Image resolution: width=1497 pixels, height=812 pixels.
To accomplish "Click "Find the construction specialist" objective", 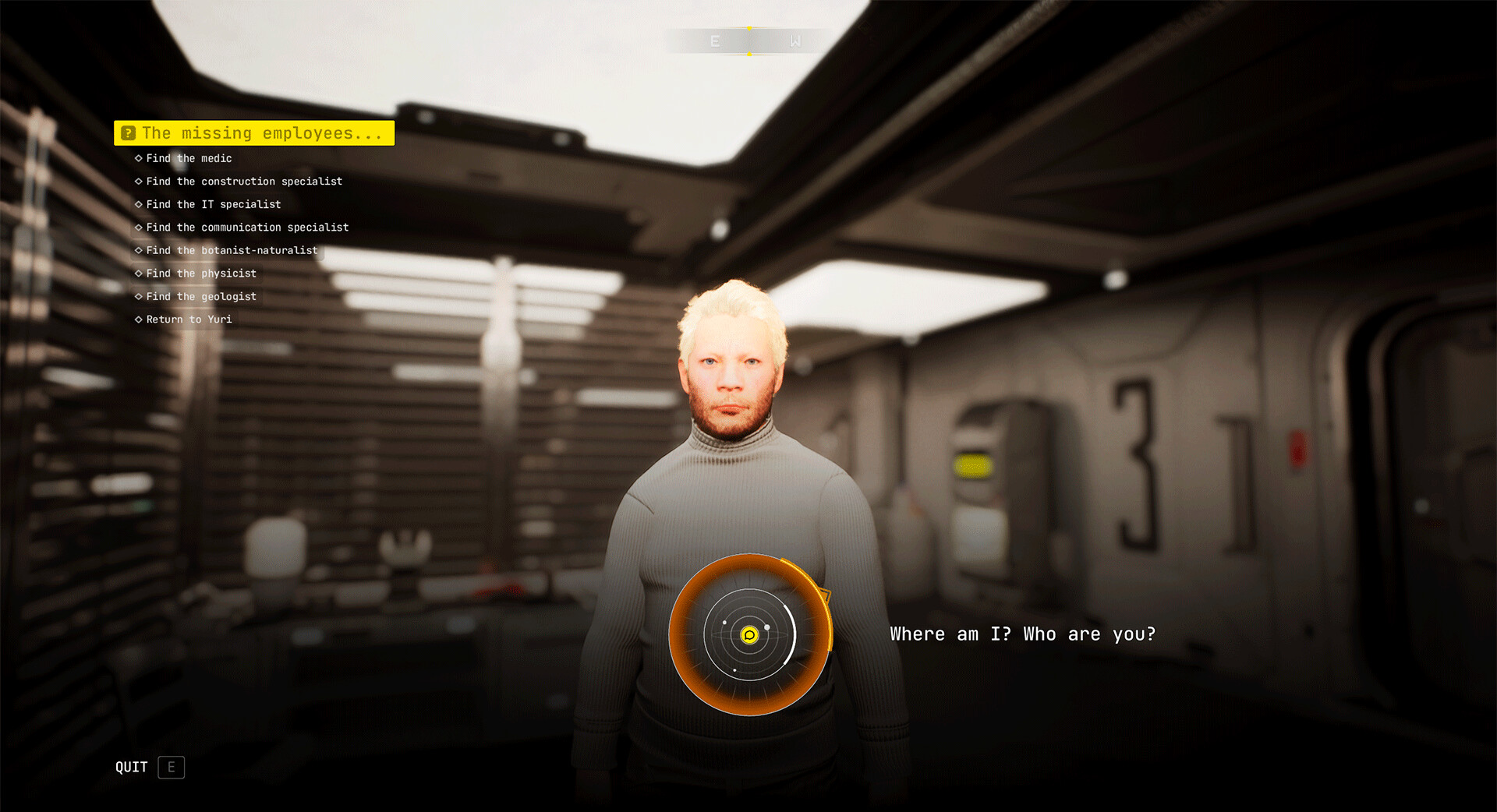I will [x=244, y=181].
